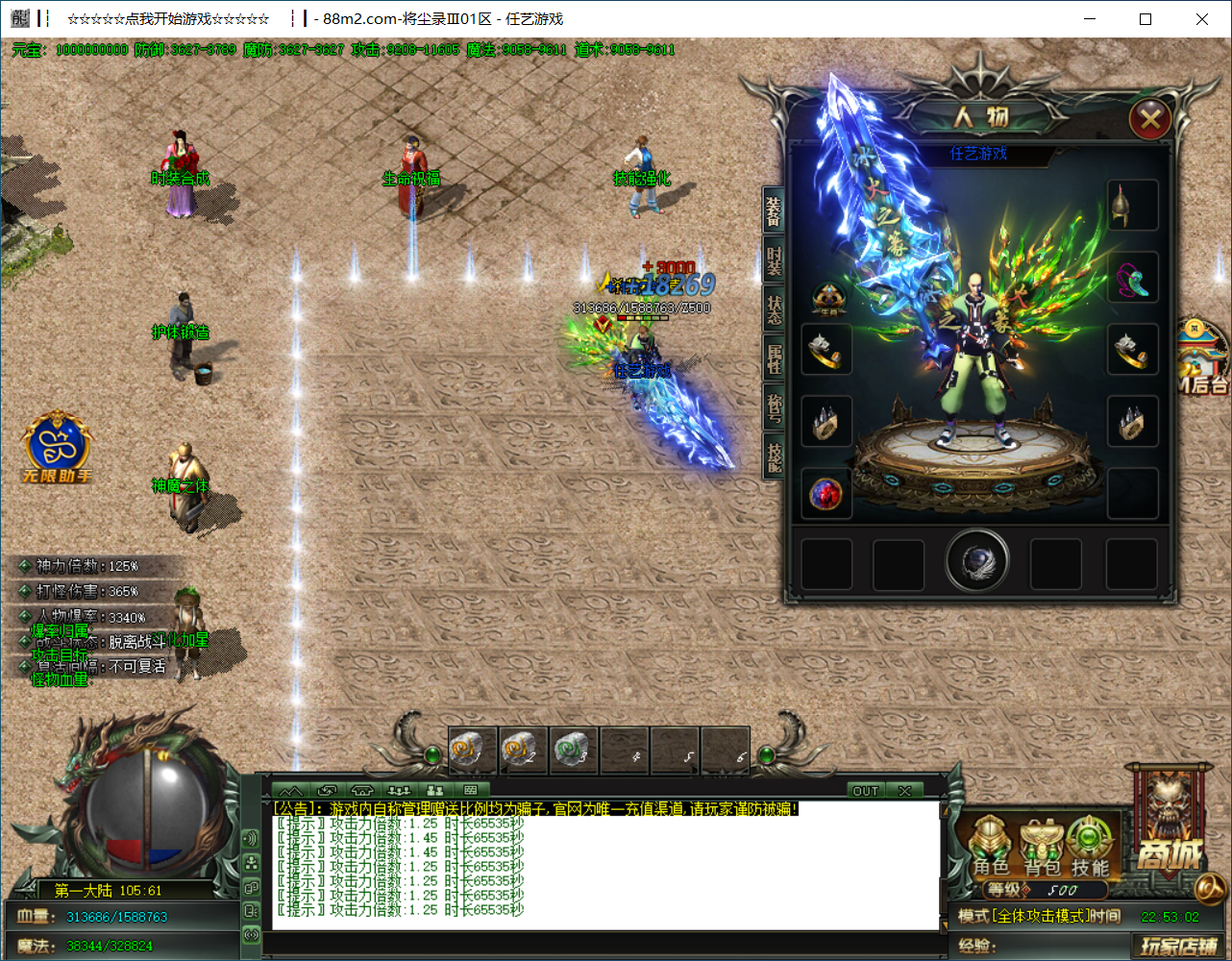Click the red gem equipment slot
Screen dimensions: 1232x961
click(x=825, y=494)
